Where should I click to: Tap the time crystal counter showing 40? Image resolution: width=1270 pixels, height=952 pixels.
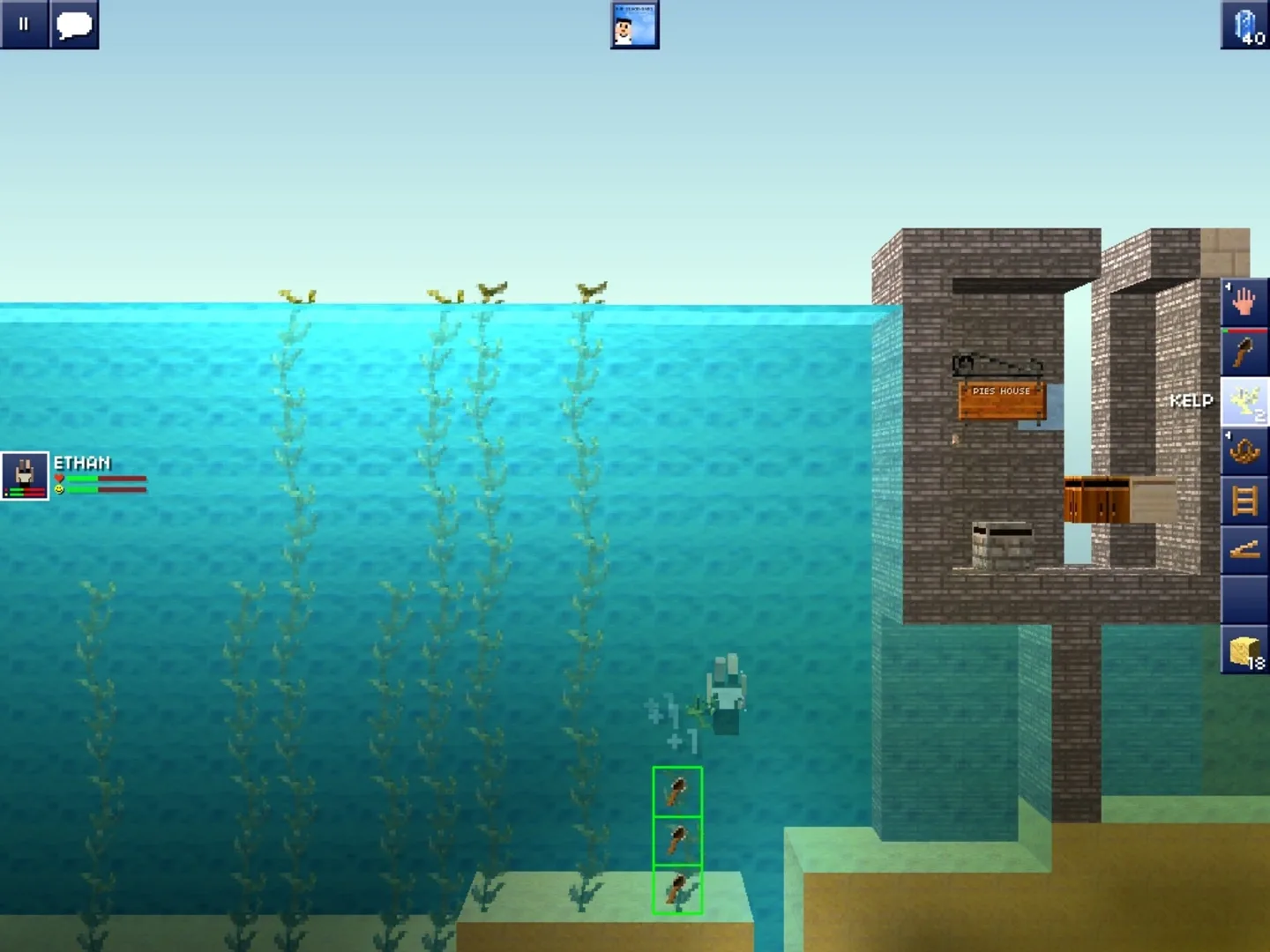pyautogui.click(x=1244, y=25)
